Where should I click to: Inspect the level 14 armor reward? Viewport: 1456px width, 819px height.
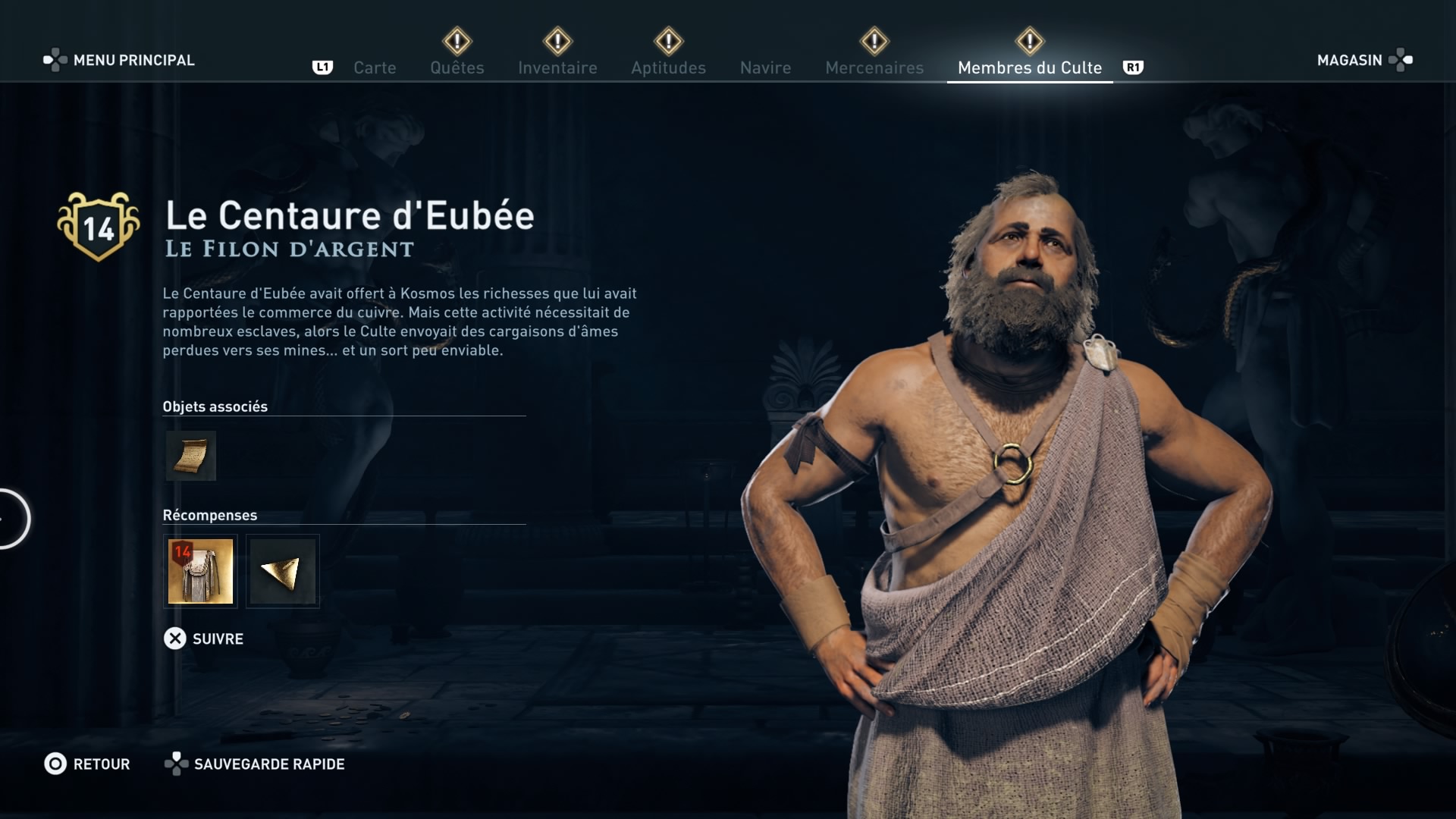[x=200, y=571]
